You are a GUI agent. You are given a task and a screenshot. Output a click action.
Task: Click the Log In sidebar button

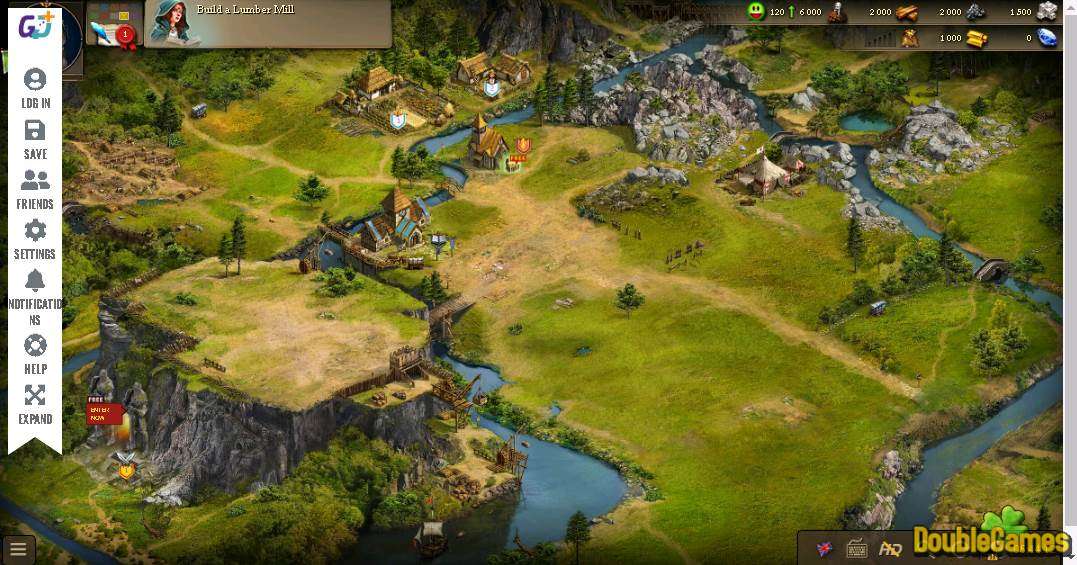tap(35, 88)
